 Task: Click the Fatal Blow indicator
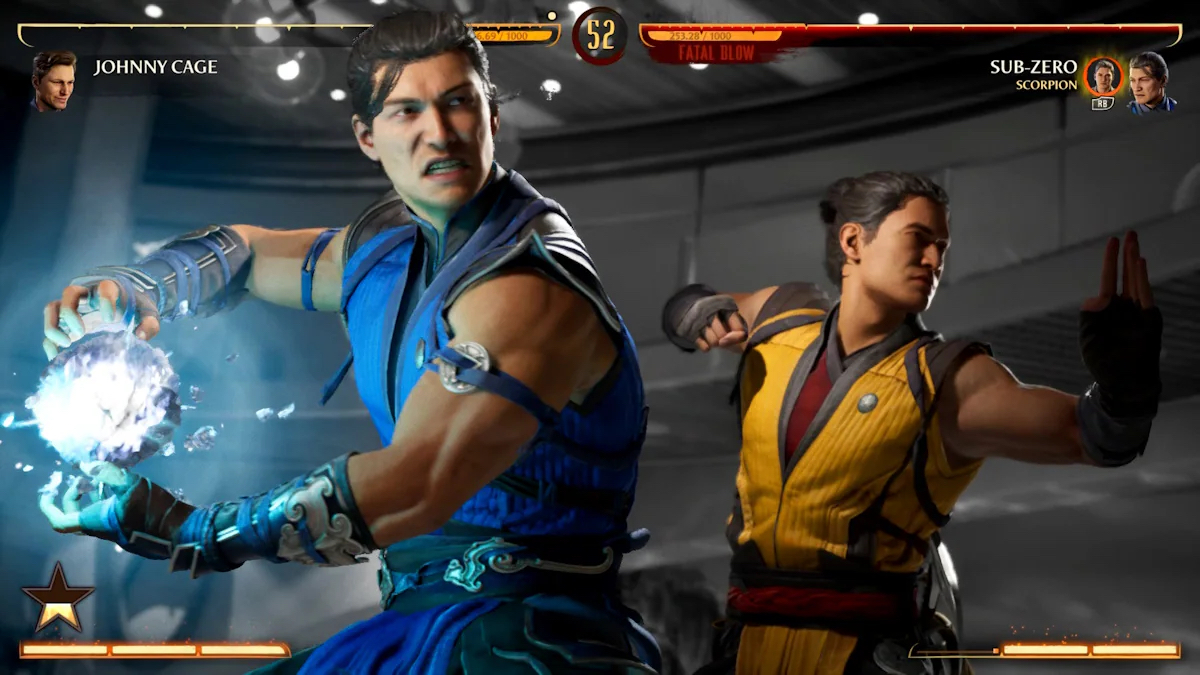716,53
